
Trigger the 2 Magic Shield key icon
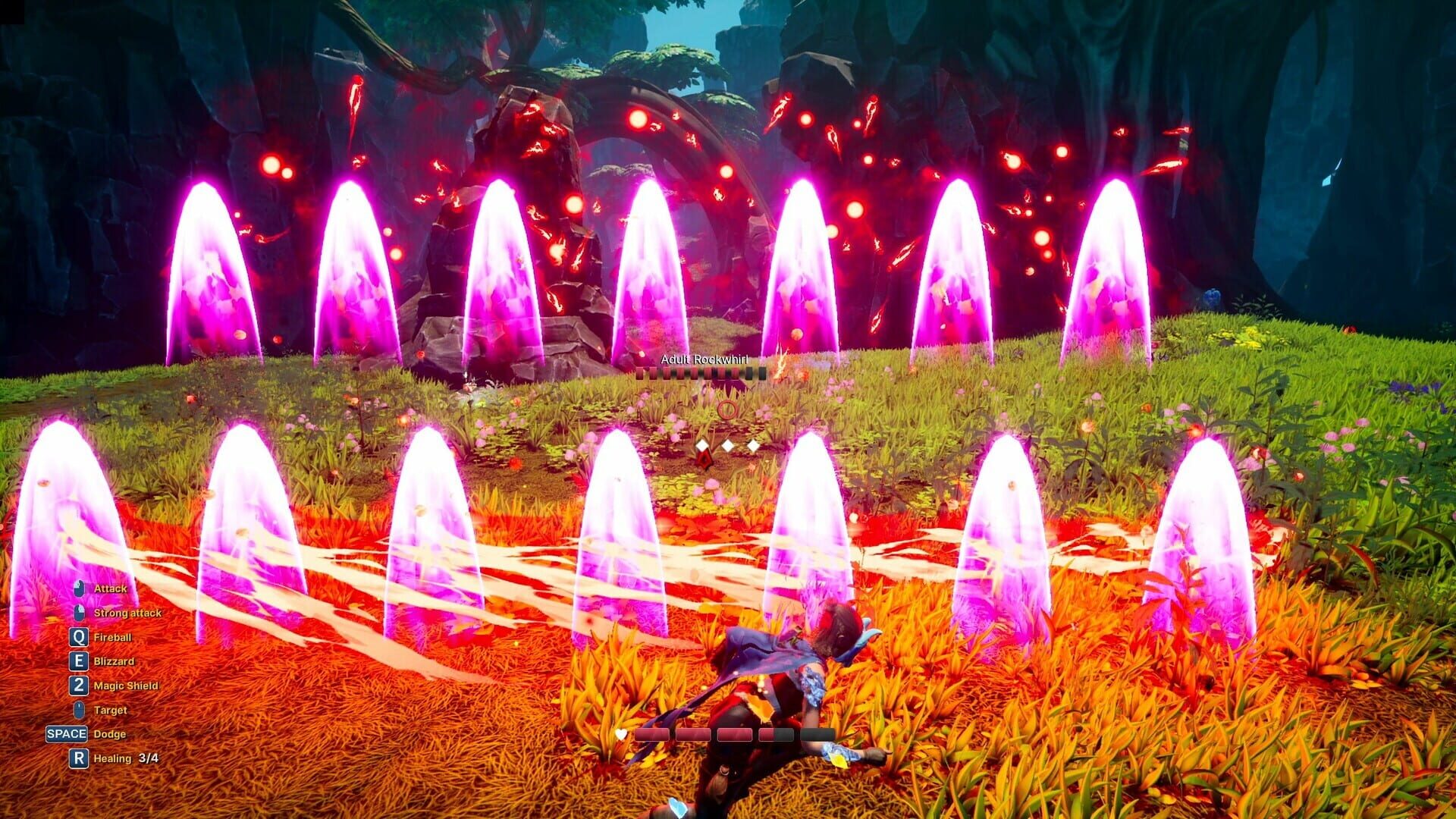tap(79, 686)
